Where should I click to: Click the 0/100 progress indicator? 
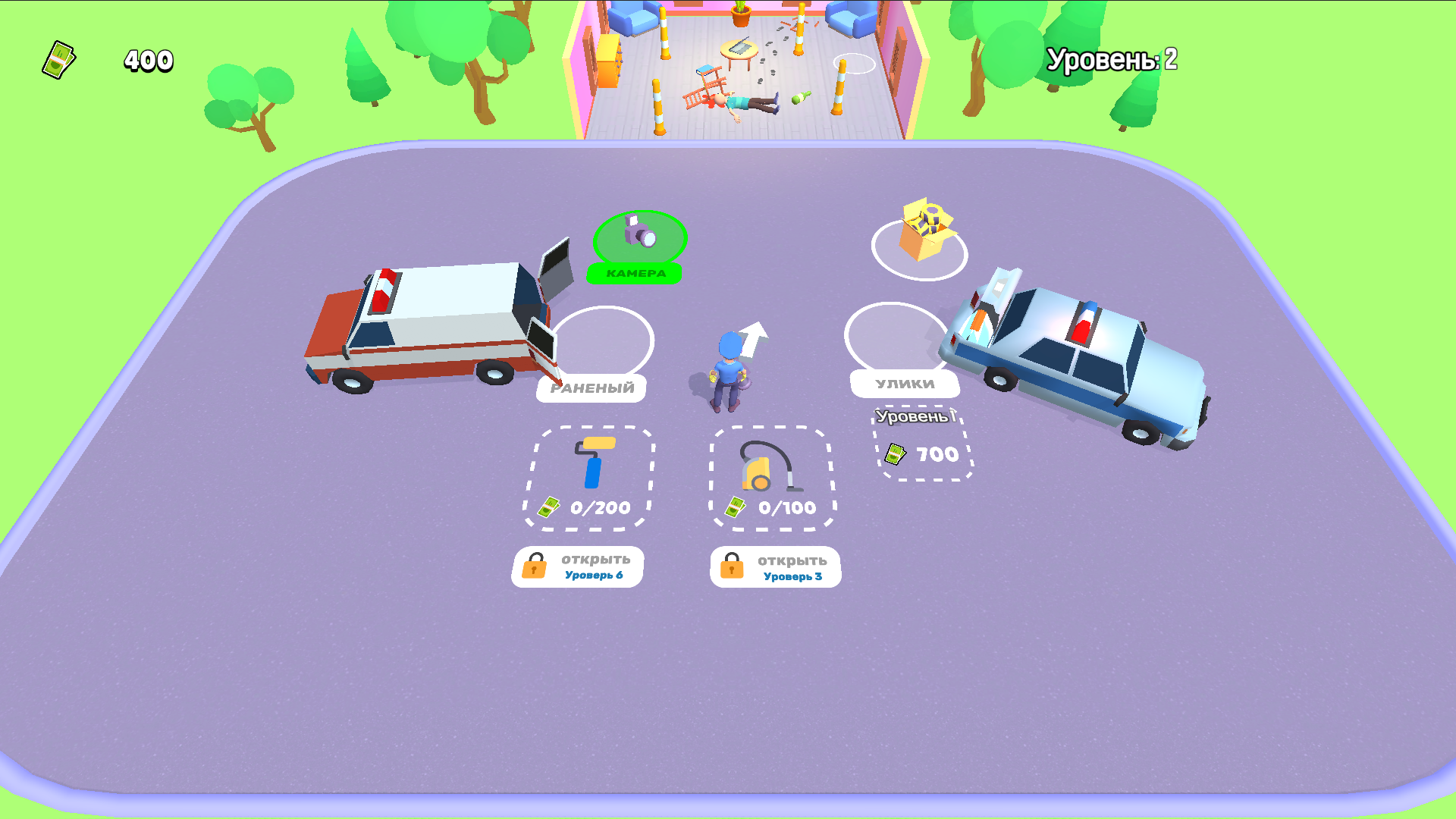click(787, 508)
